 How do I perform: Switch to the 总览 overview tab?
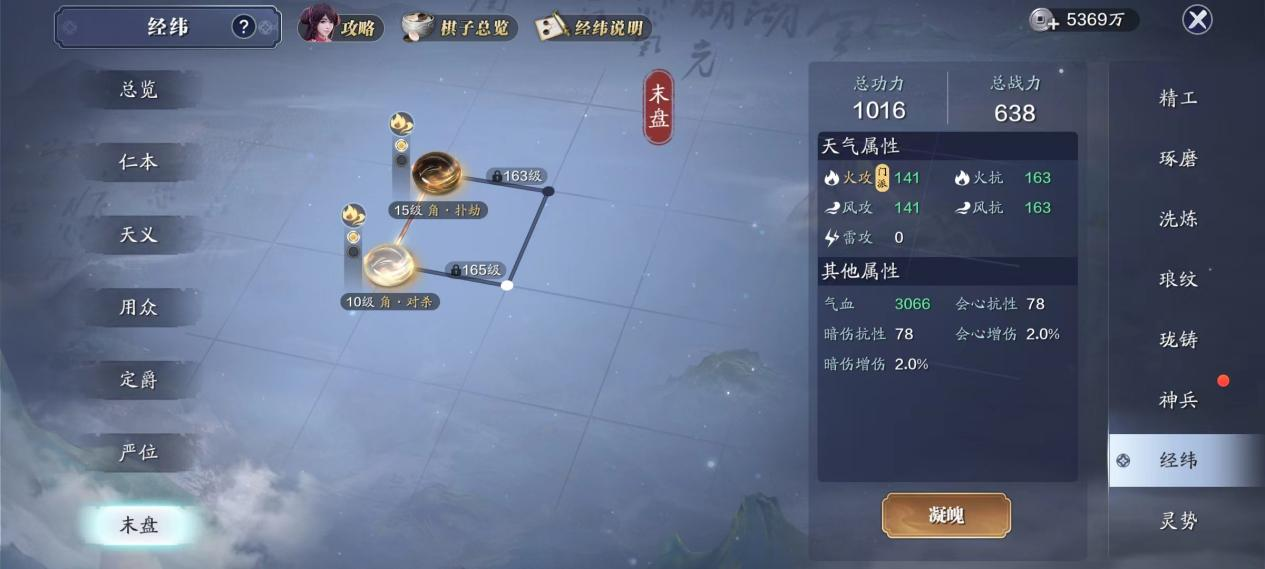pyautogui.click(x=139, y=90)
